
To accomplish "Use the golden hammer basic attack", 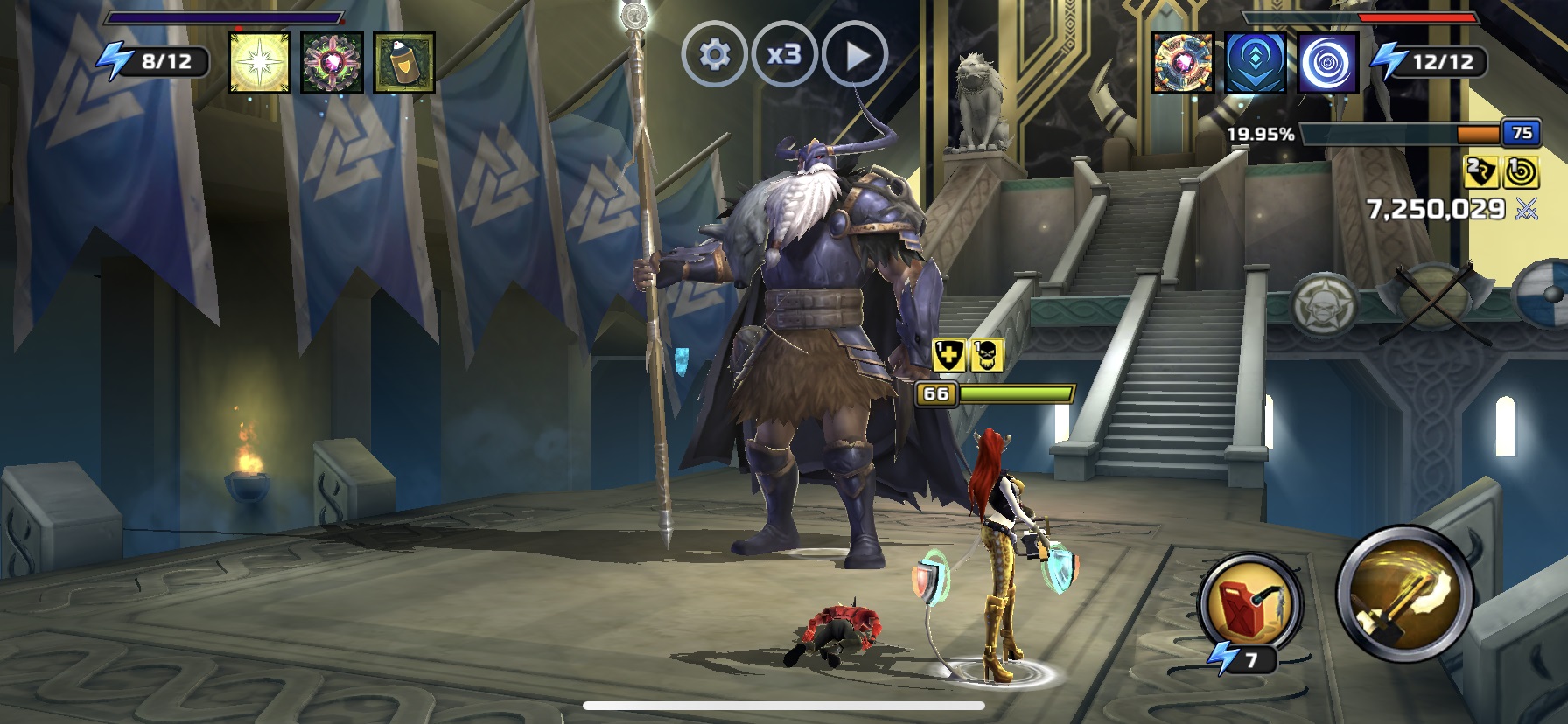I will click(1404, 594).
